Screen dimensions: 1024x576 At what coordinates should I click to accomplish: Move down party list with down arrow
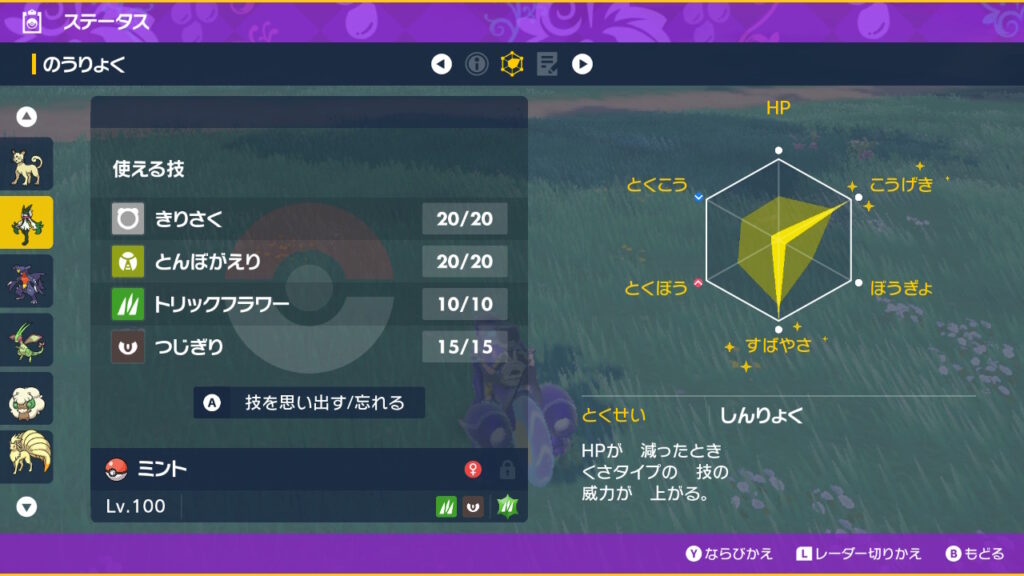pos(27,506)
